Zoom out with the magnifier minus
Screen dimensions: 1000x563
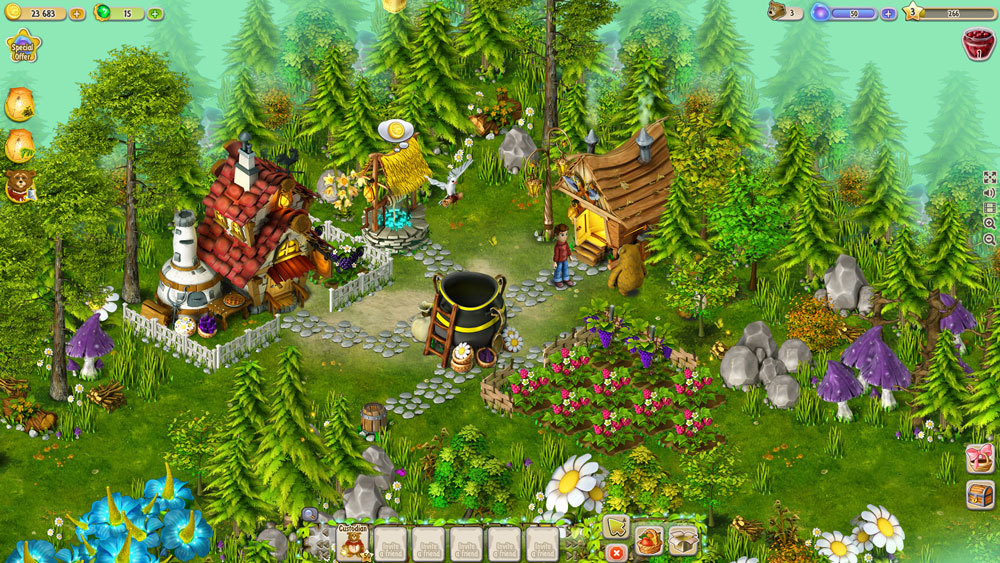point(989,240)
